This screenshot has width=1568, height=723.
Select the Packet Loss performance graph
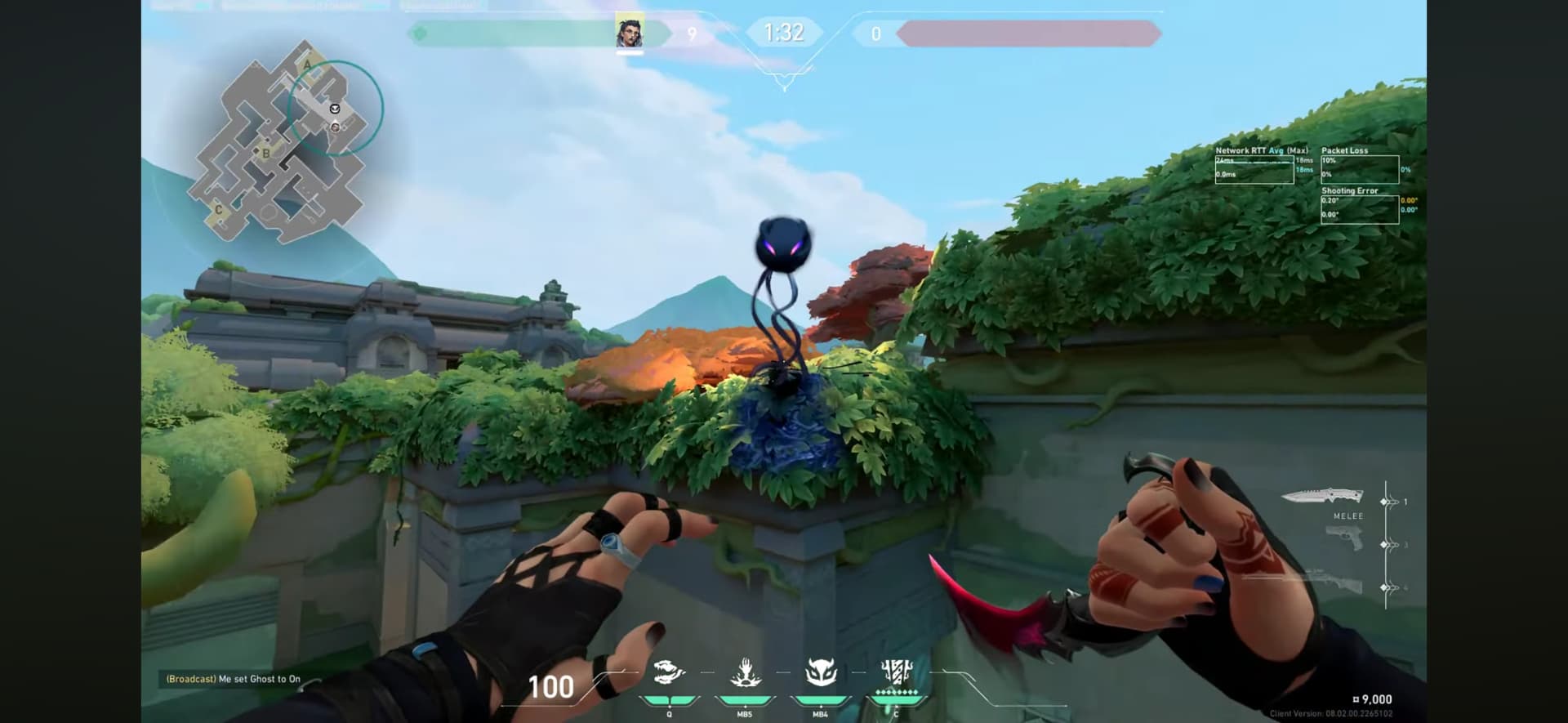tap(1359, 169)
